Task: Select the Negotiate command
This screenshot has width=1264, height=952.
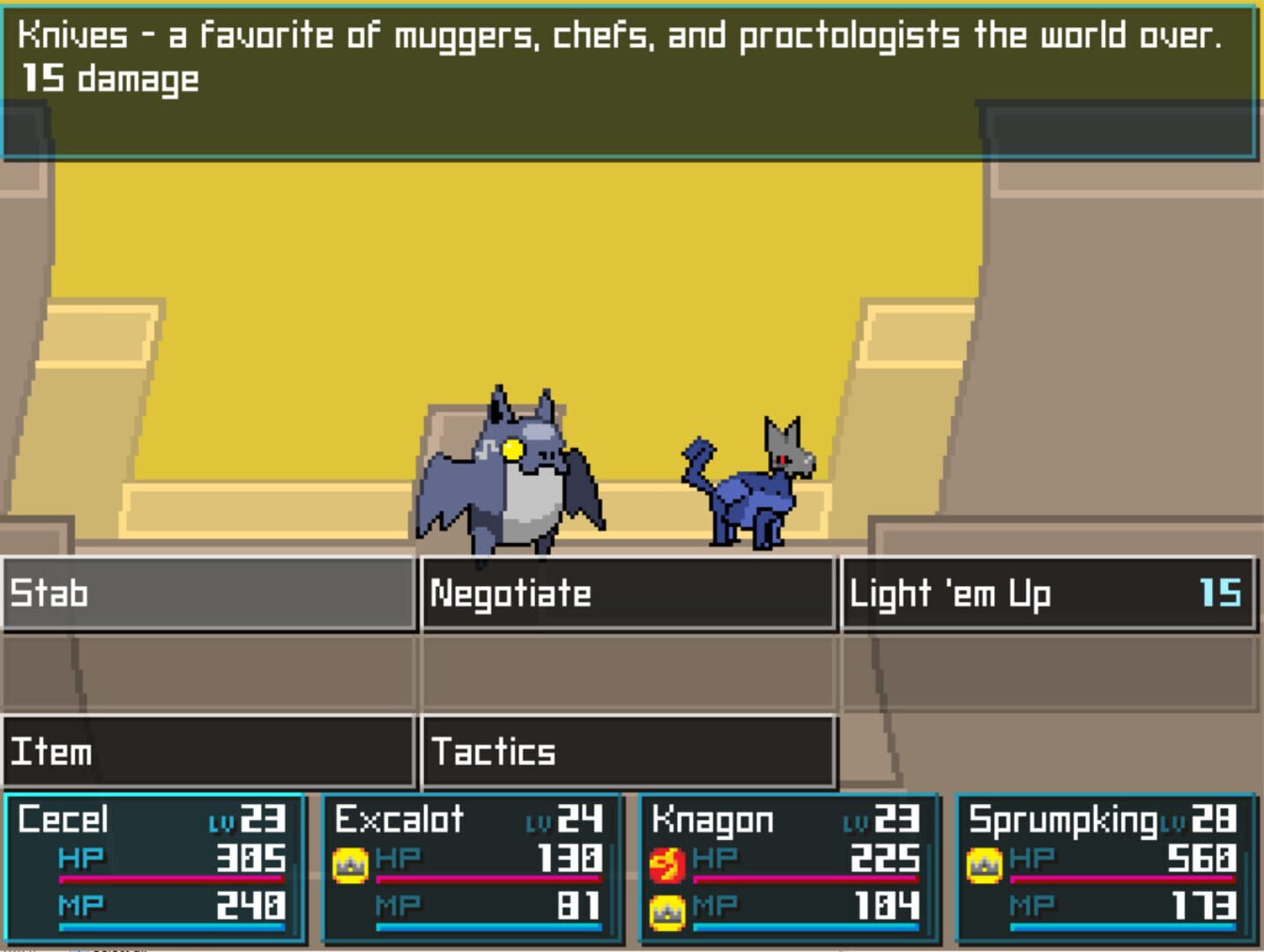Action: click(x=628, y=594)
